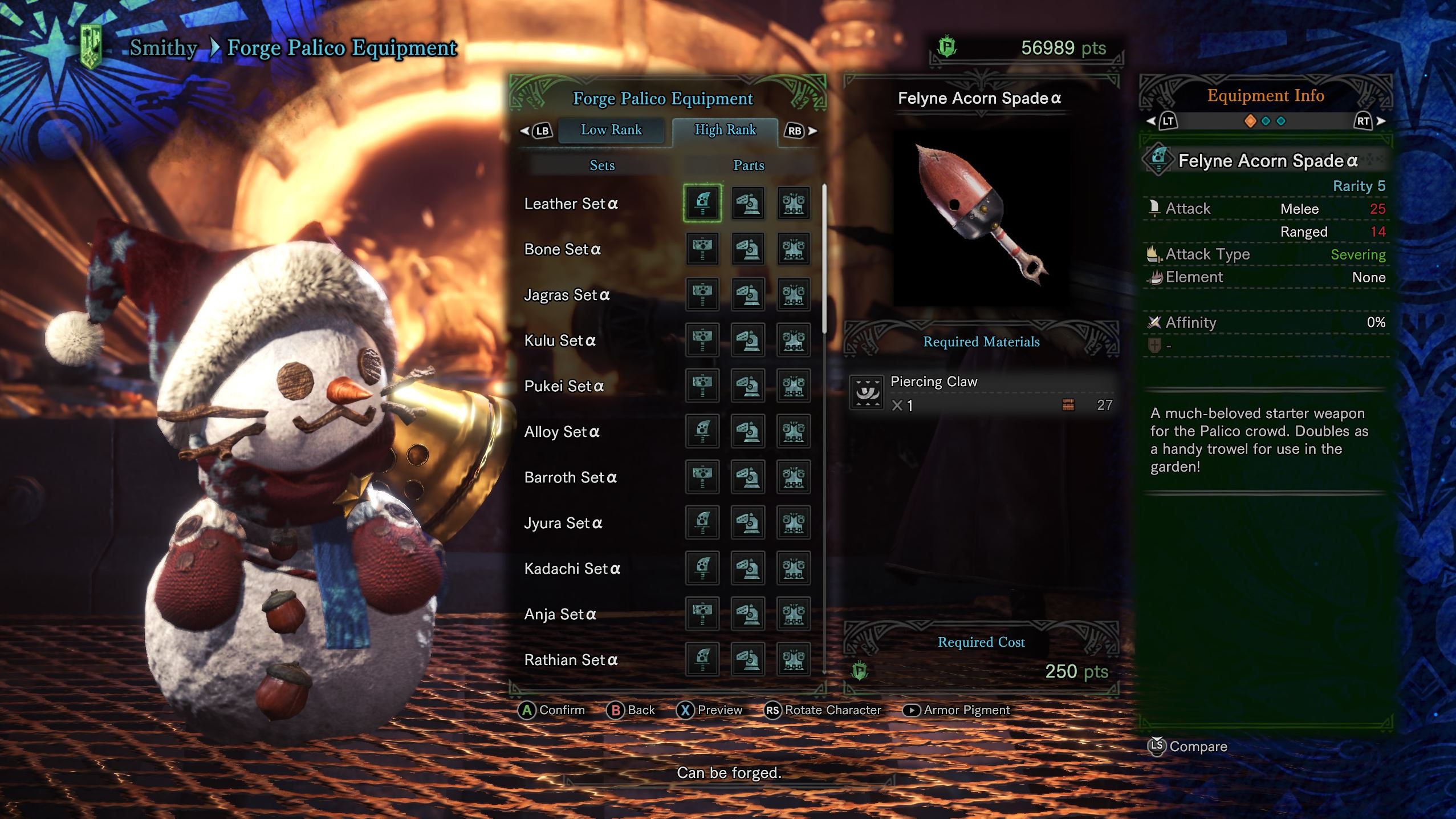The image size is (1456, 819).
Task: Select the Alloy Set weapon part icon
Action: pyautogui.click(x=702, y=431)
